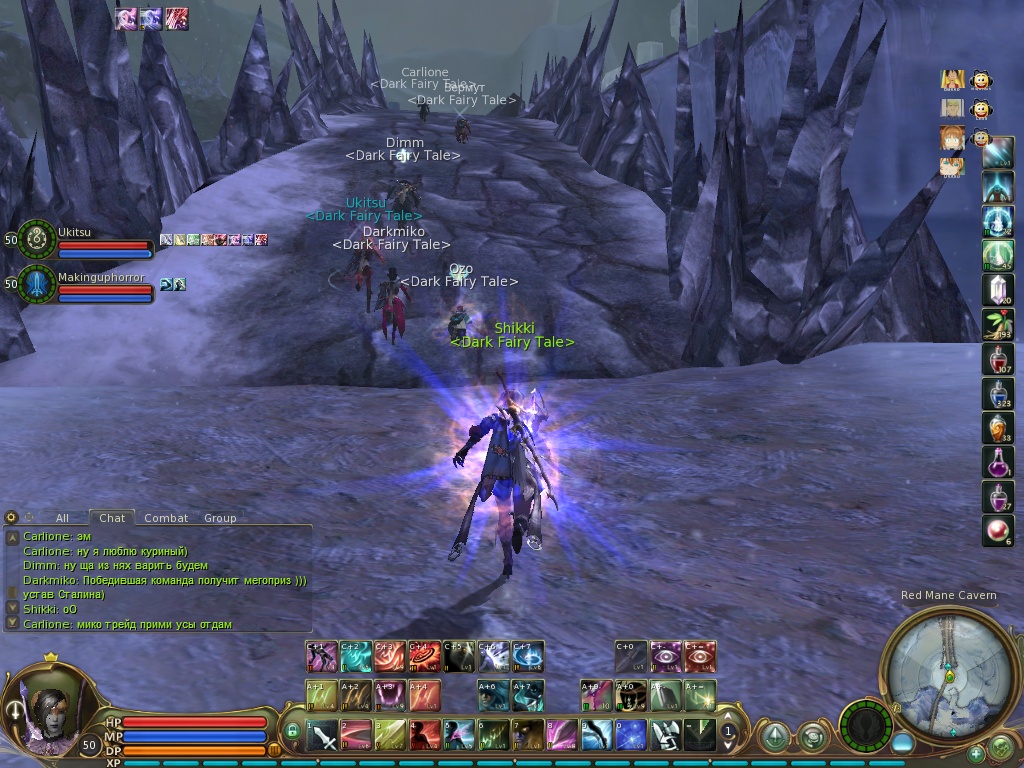Use the red potion with 107 charges
Image resolution: width=1024 pixels, height=768 pixels.
tap(997, 359)
